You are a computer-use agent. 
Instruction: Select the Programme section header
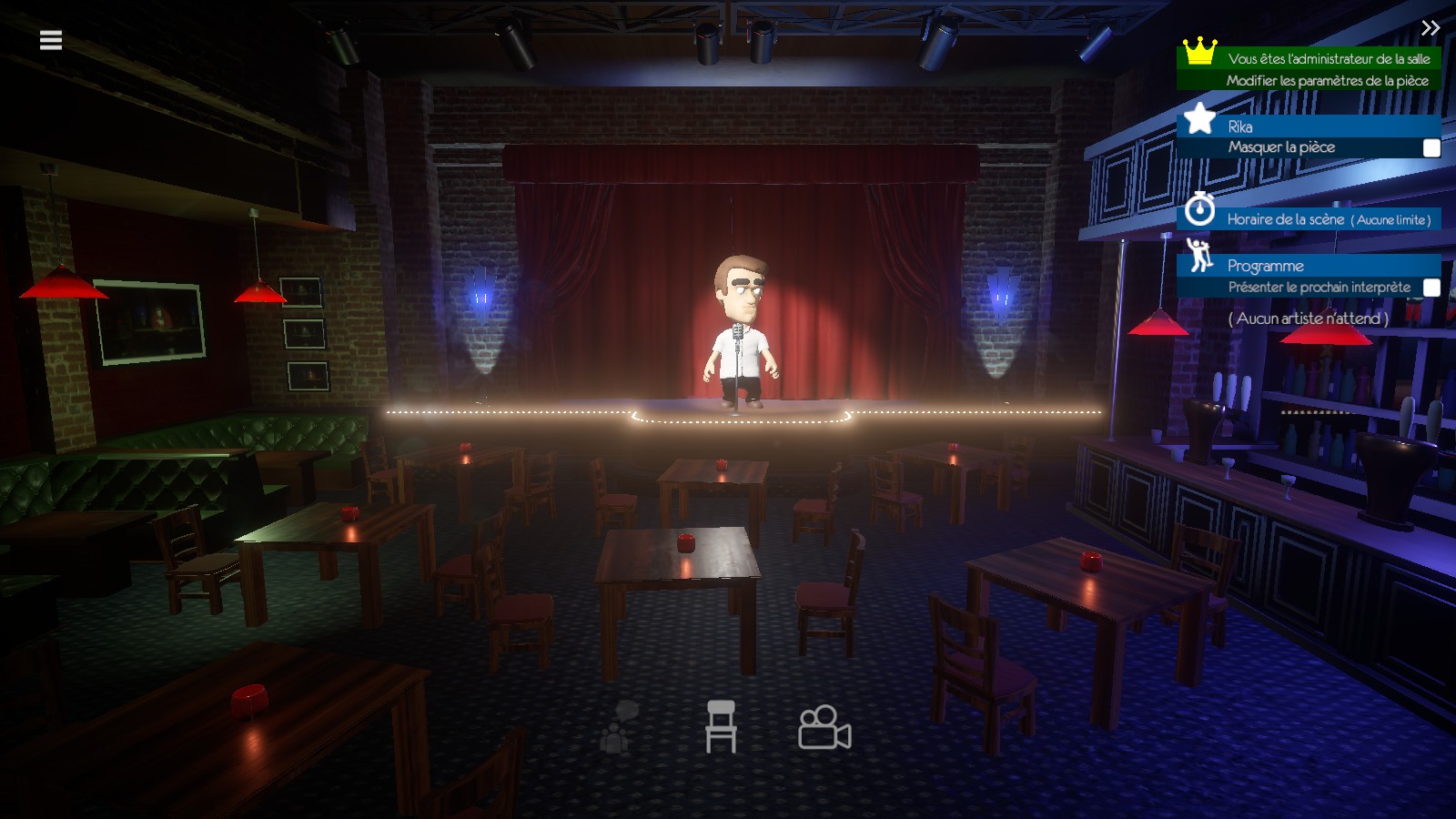click(x=1268, y=266)
